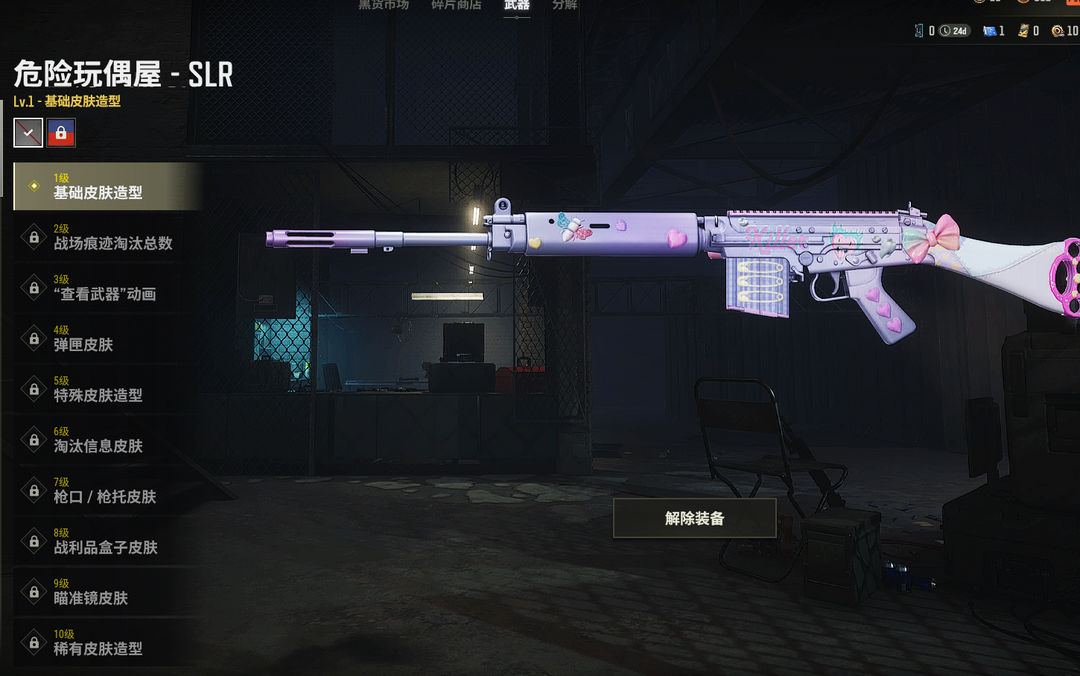Open level 4 弹匣皮肤 entry

[107, 338]
